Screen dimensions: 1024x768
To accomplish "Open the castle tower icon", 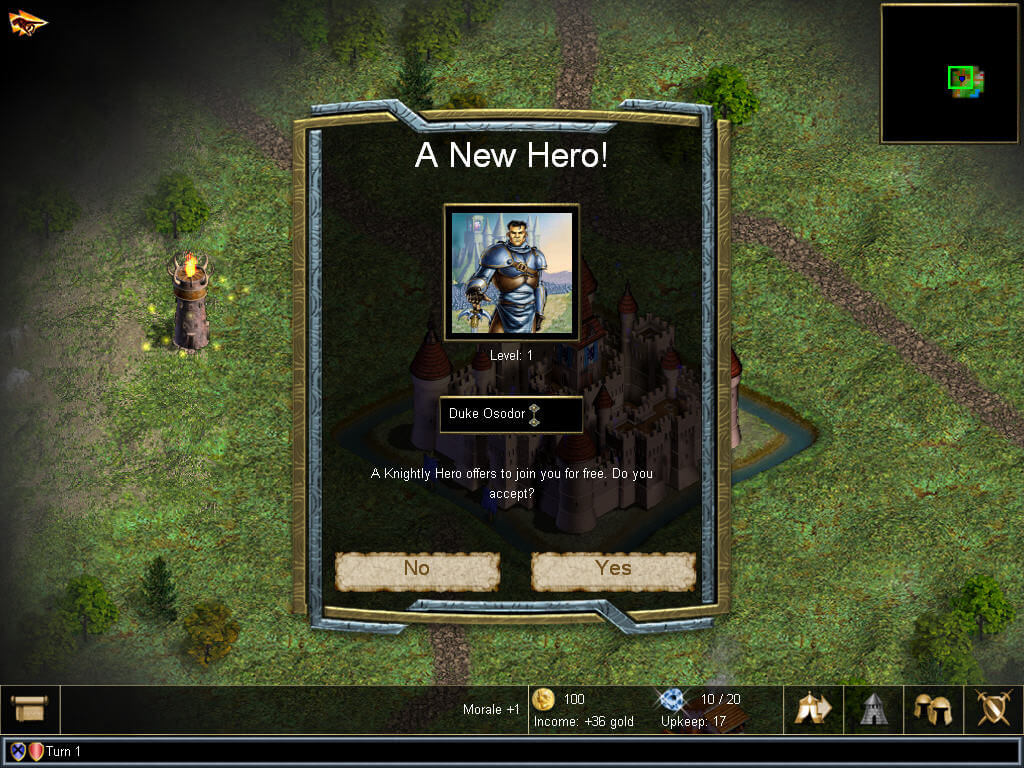I will click(x=874, y=709).
